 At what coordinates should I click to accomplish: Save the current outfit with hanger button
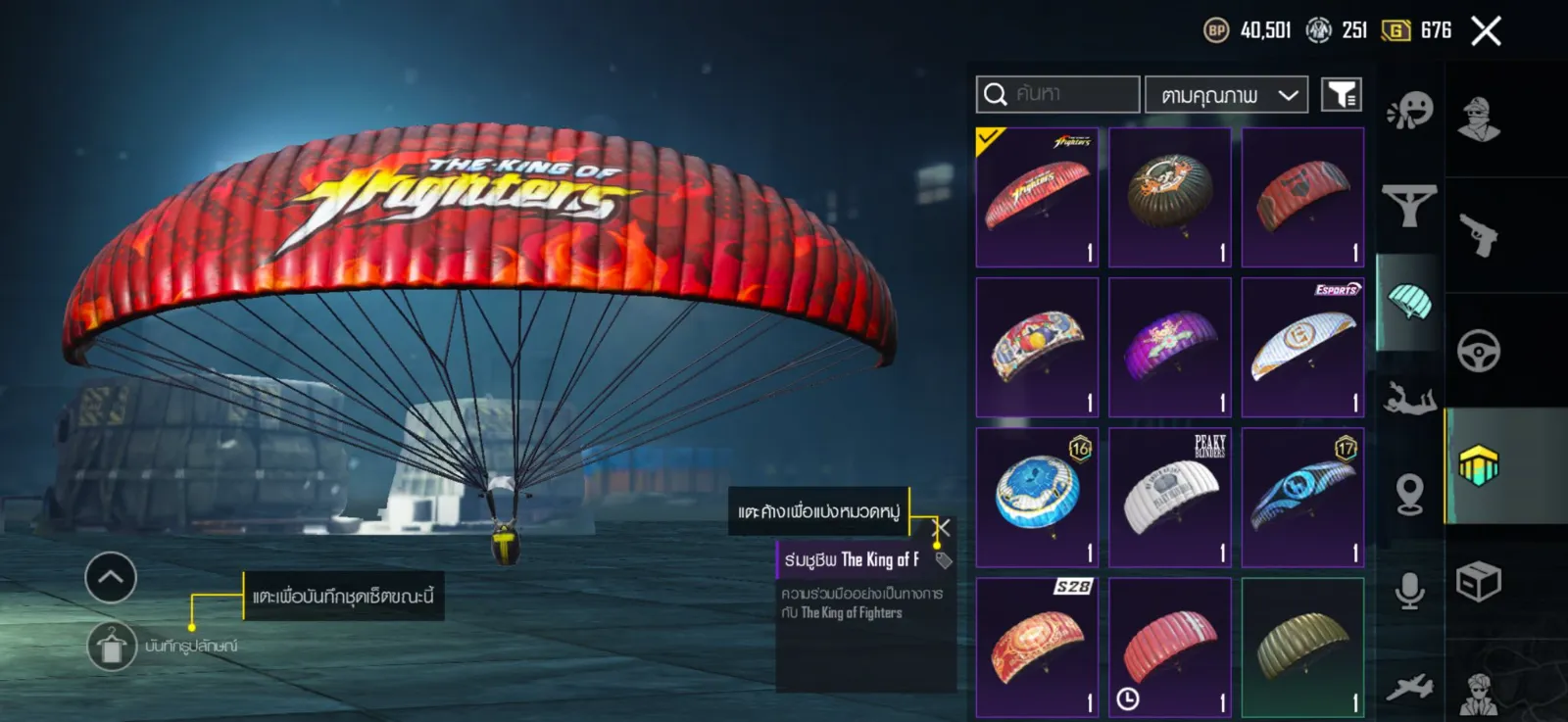(x=112, y=647)
